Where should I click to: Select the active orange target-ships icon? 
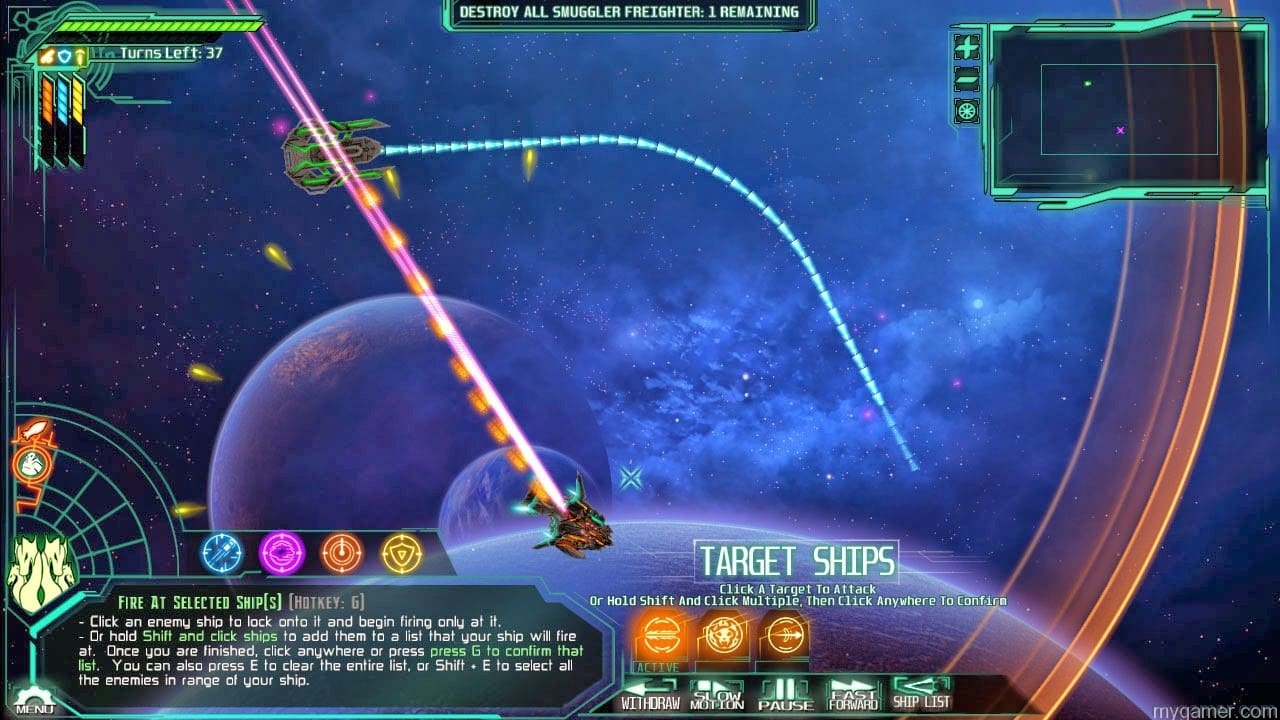[x=658, y=633]
